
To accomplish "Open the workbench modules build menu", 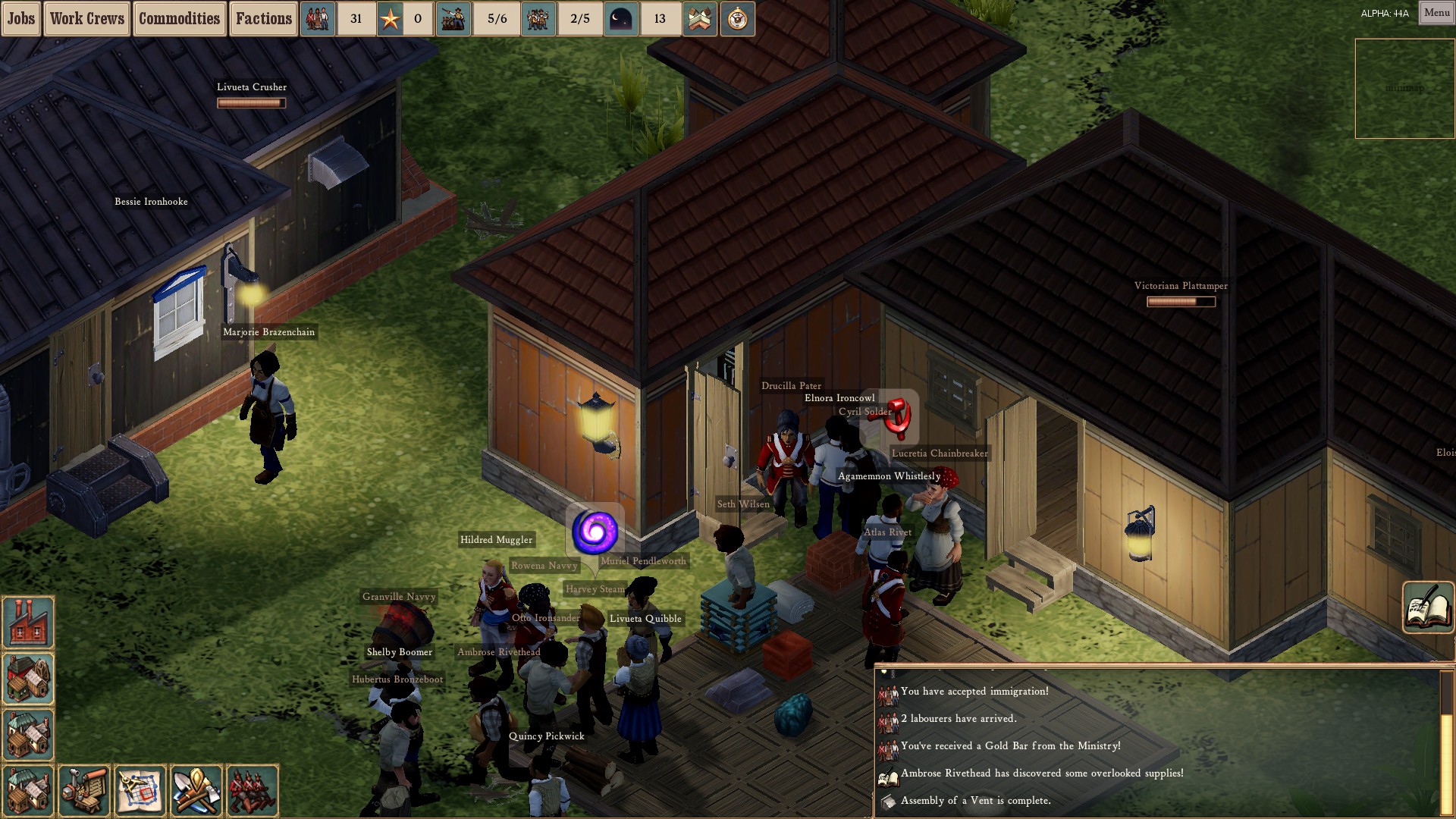I will pos(85,790).
